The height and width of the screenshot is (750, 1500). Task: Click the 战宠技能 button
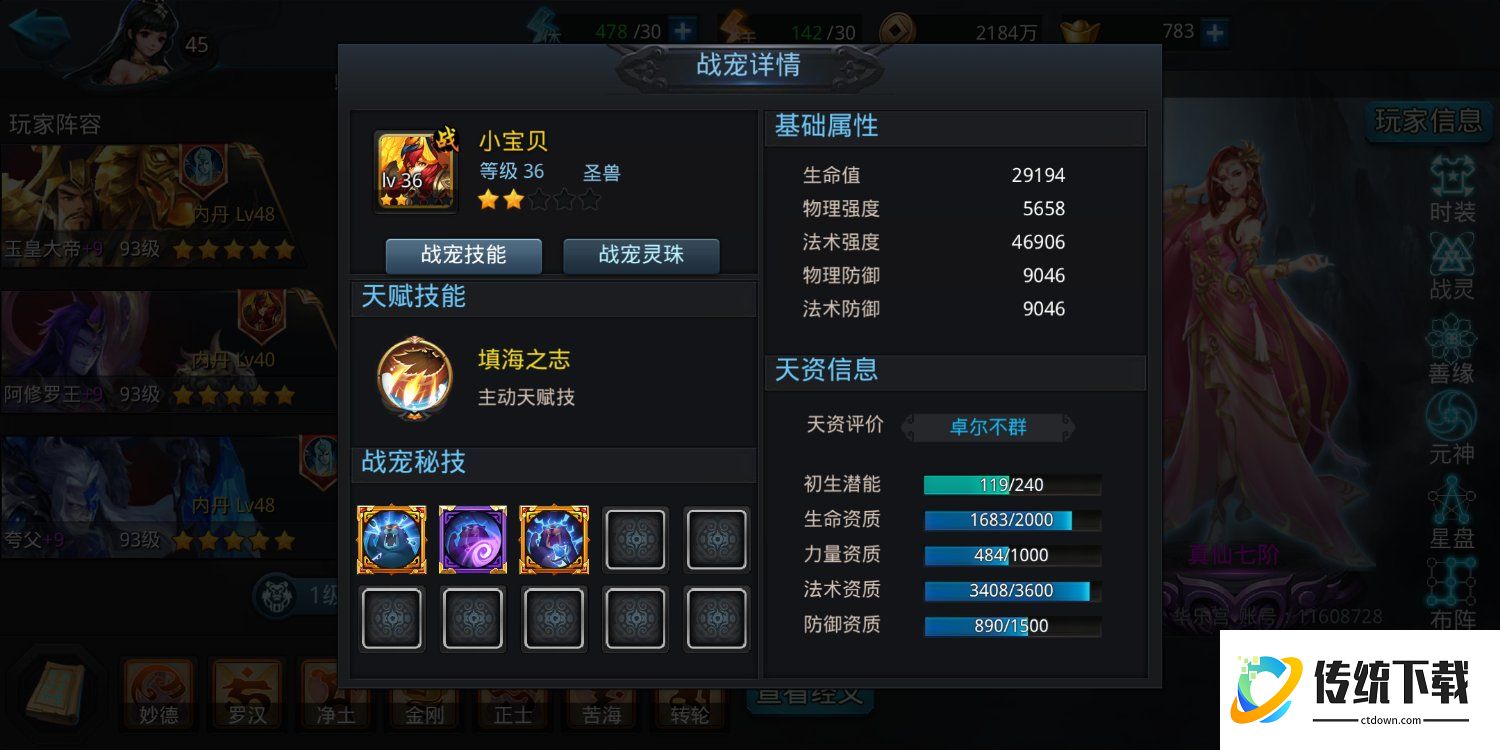point(463,256)
